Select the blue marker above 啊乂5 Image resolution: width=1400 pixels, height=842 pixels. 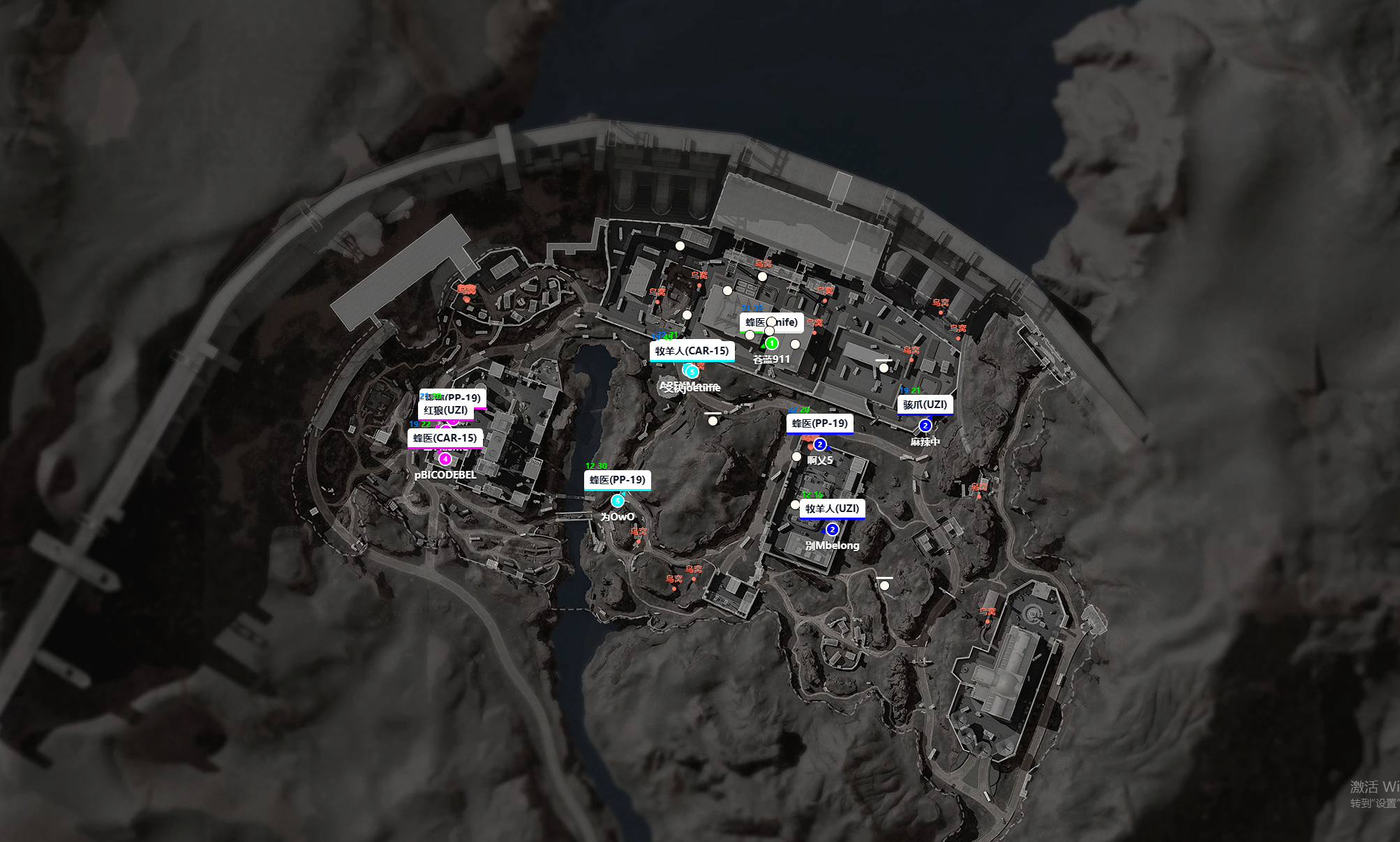click(820, 444)
